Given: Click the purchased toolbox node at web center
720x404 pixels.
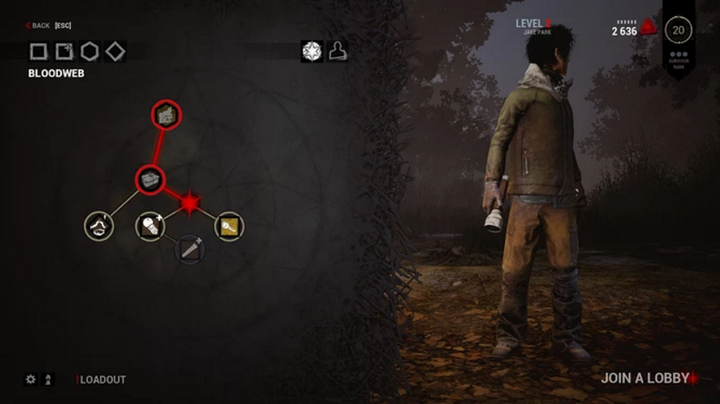Looking at the screenshot, I should [150, 180].
